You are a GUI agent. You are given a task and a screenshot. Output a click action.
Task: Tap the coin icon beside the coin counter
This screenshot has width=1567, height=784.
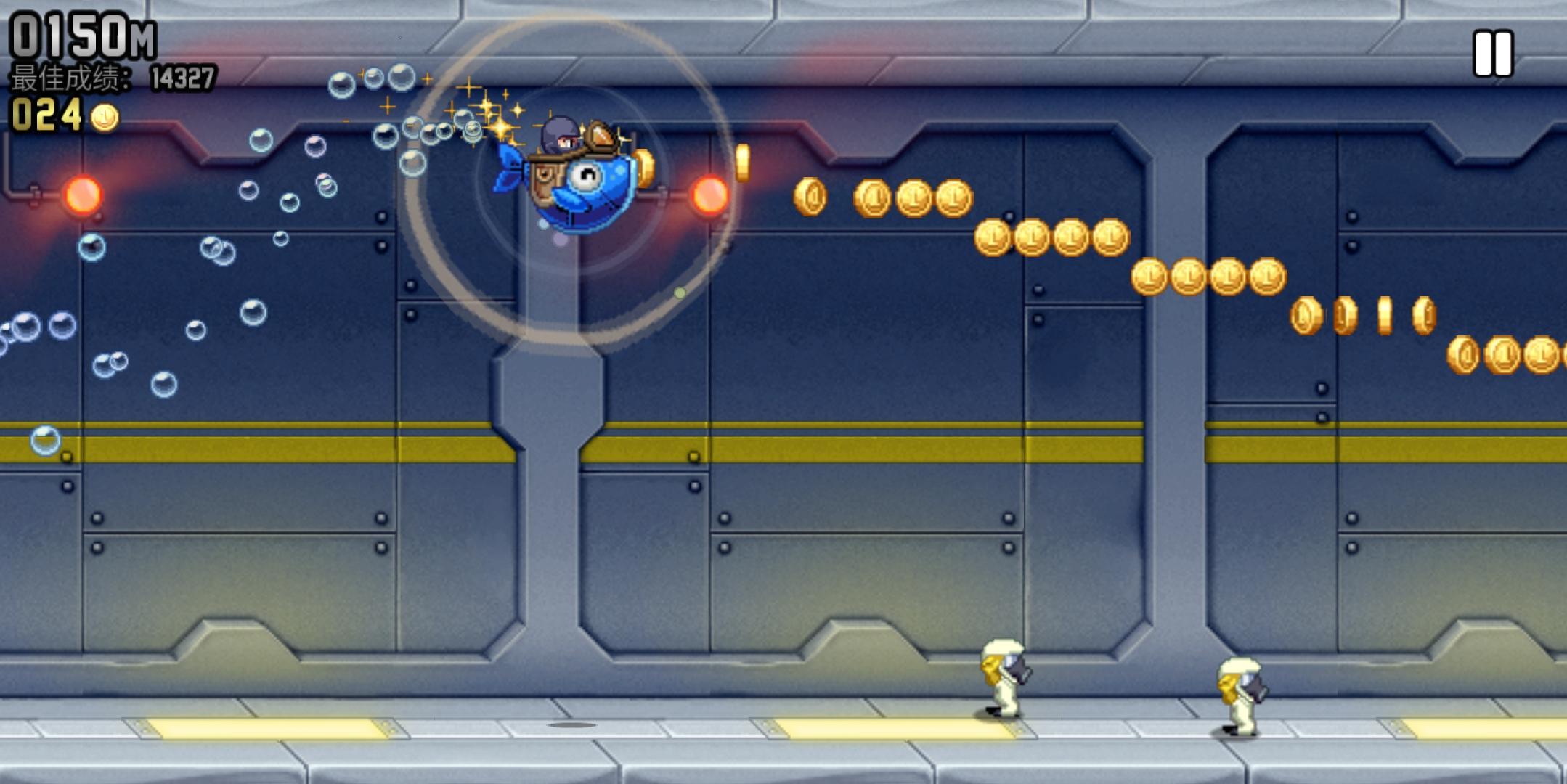104,118
